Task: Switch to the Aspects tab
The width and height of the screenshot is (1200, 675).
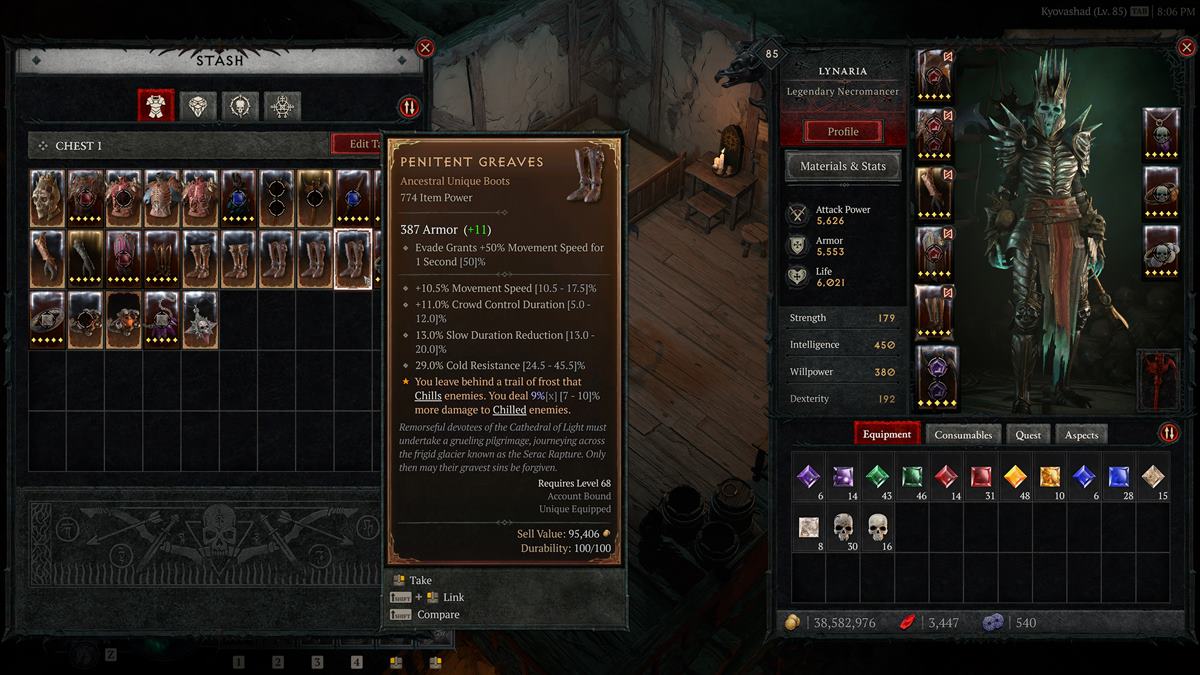Action: pos(1081,434)
